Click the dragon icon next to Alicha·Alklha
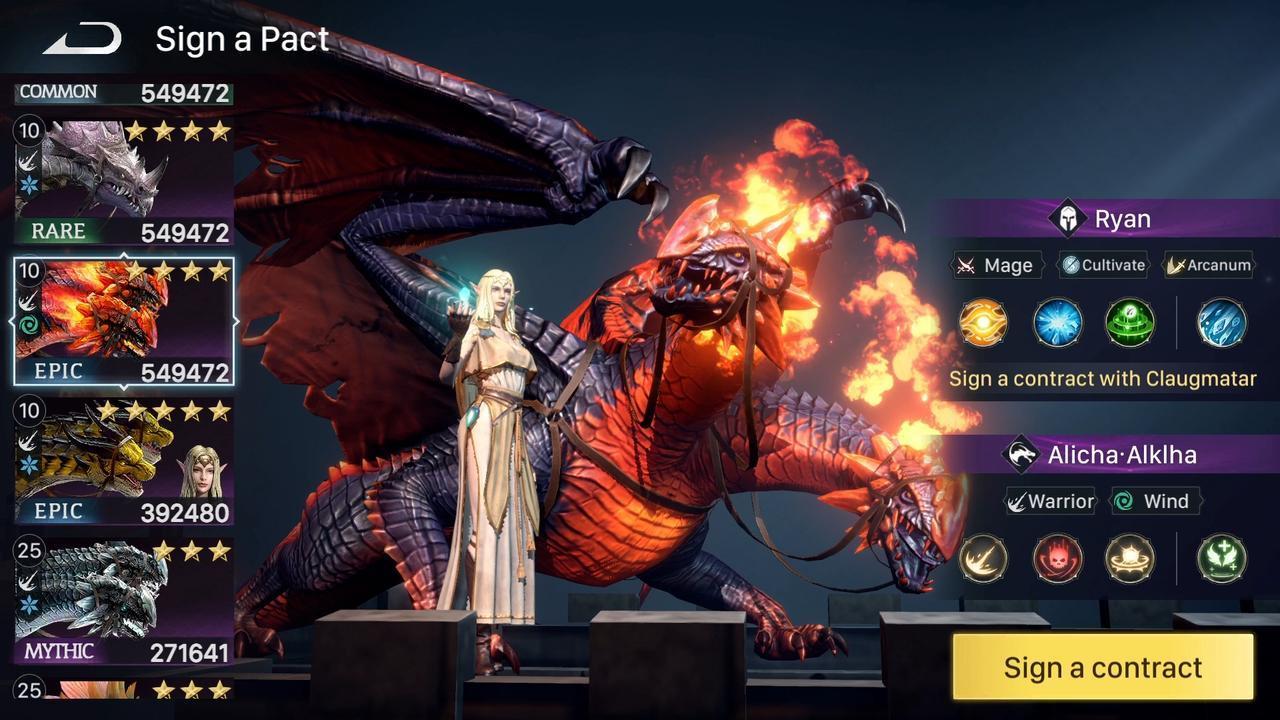The width and height of the screenshot is (1280, 720). pyautogui.click(x=1021, y=454)
